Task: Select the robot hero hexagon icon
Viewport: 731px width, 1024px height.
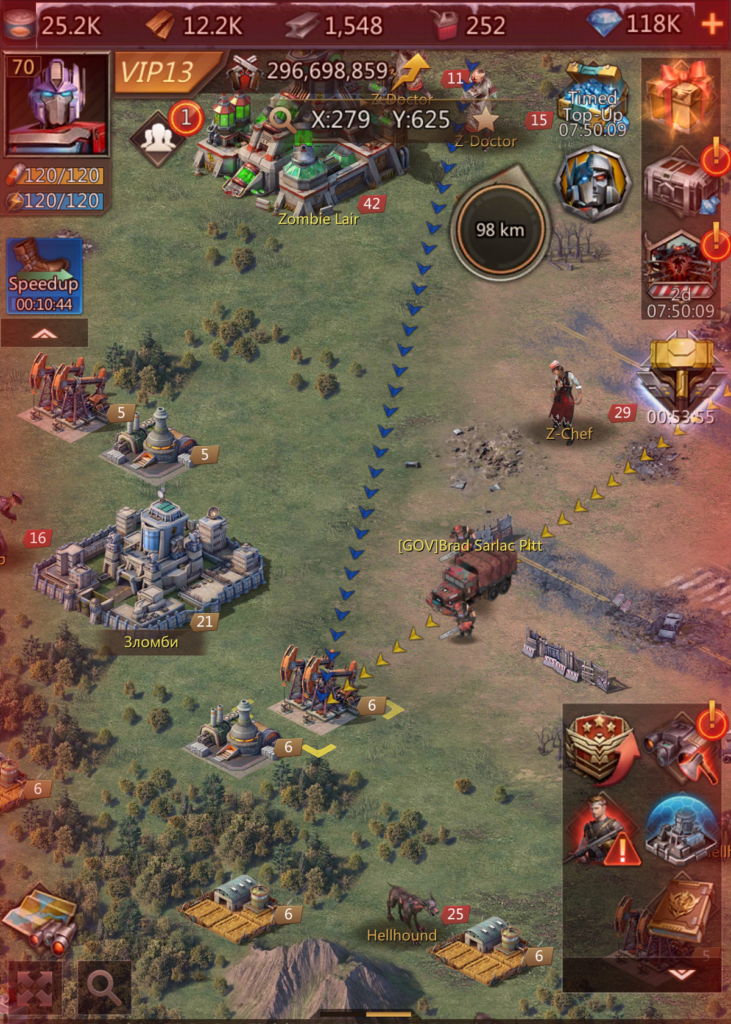Action: [594, 183]
